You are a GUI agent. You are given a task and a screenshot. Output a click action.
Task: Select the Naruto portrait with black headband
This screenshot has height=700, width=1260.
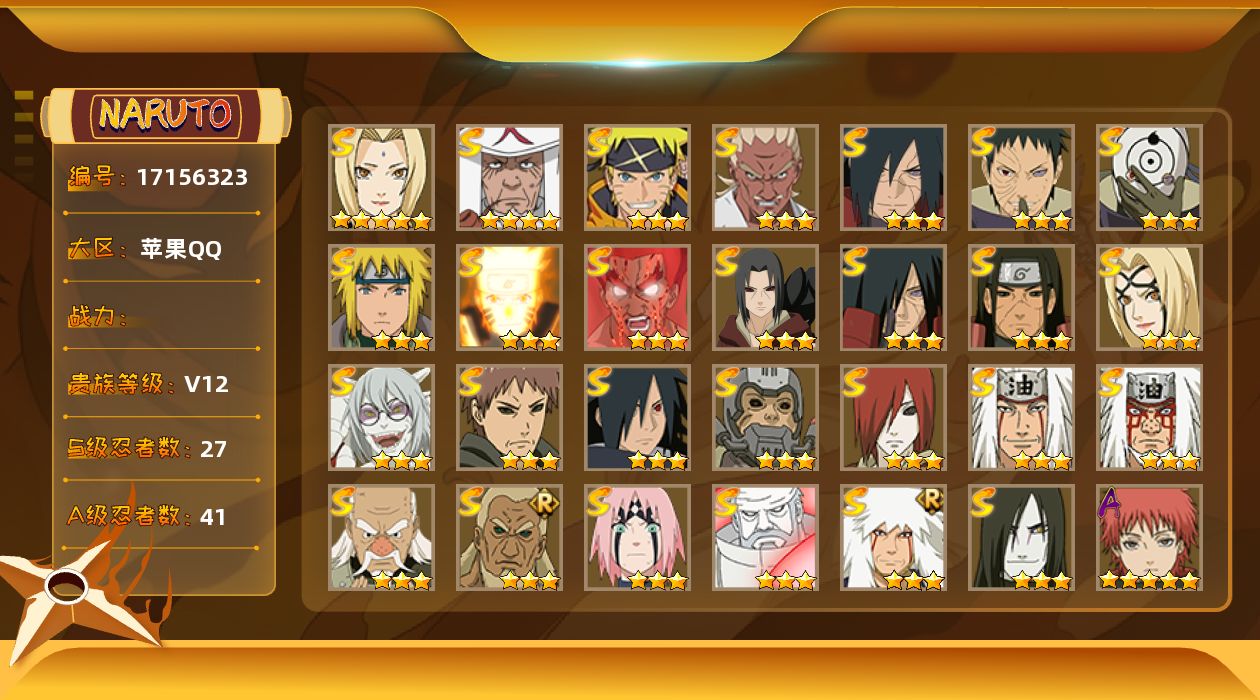pyautogui.click(x=637, y=177)
